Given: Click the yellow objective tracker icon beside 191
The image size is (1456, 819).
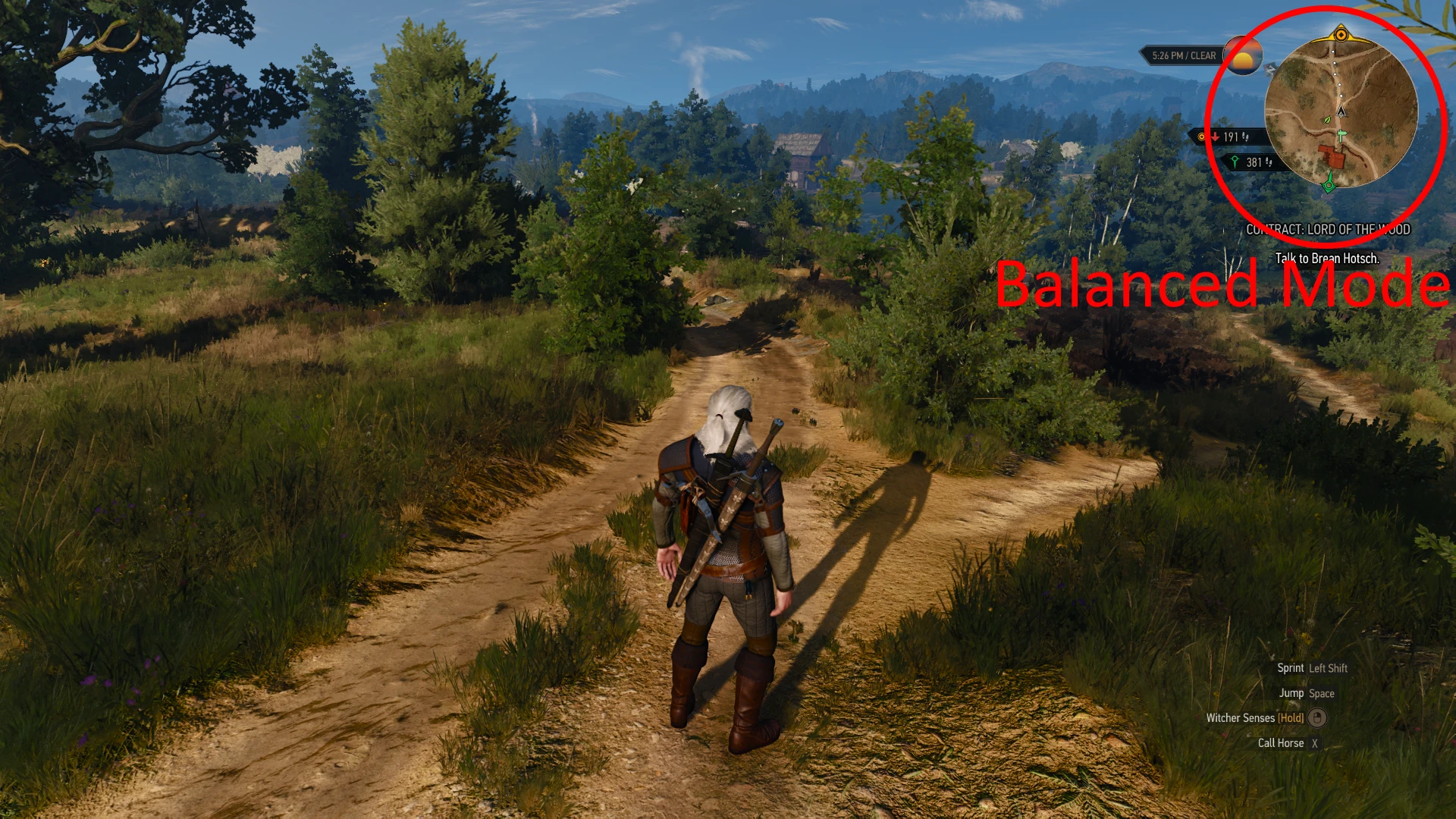Looking at the screenshot, I should pyautogui.click(x=1200, y=136).
